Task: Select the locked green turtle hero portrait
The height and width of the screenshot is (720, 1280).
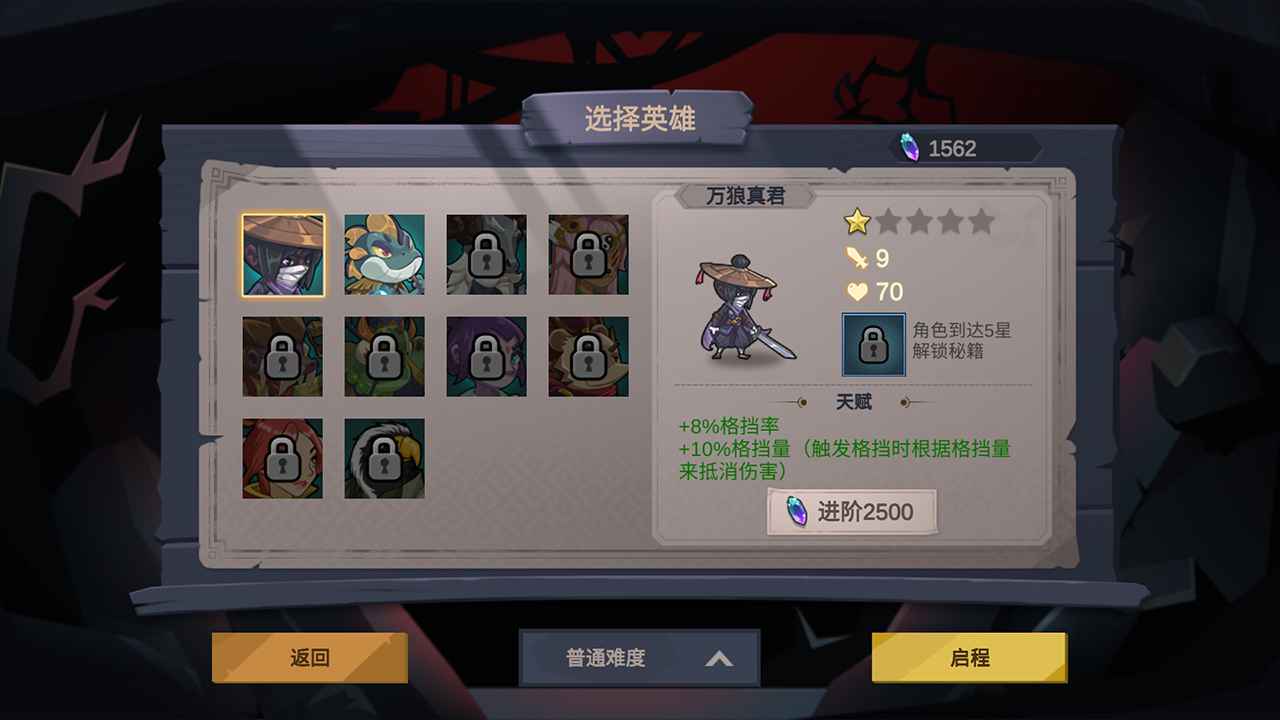Action: 385,355
